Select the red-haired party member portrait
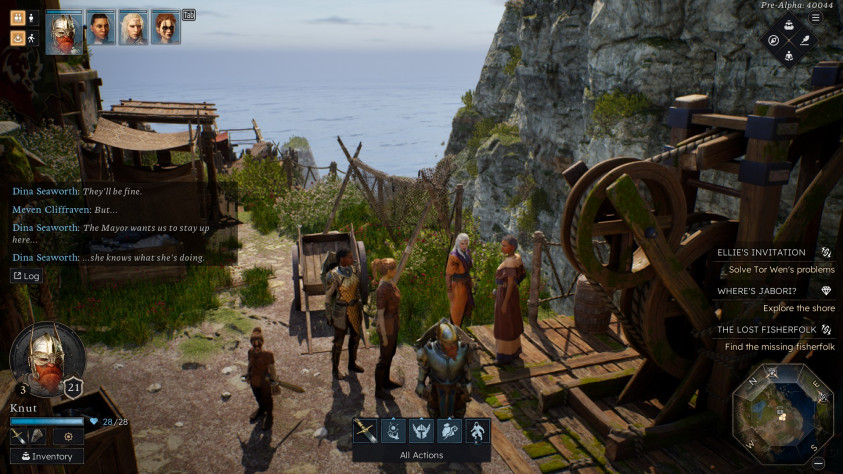This screenshot has width=843, height=474. pyautogui.click(x=165, y=28)
